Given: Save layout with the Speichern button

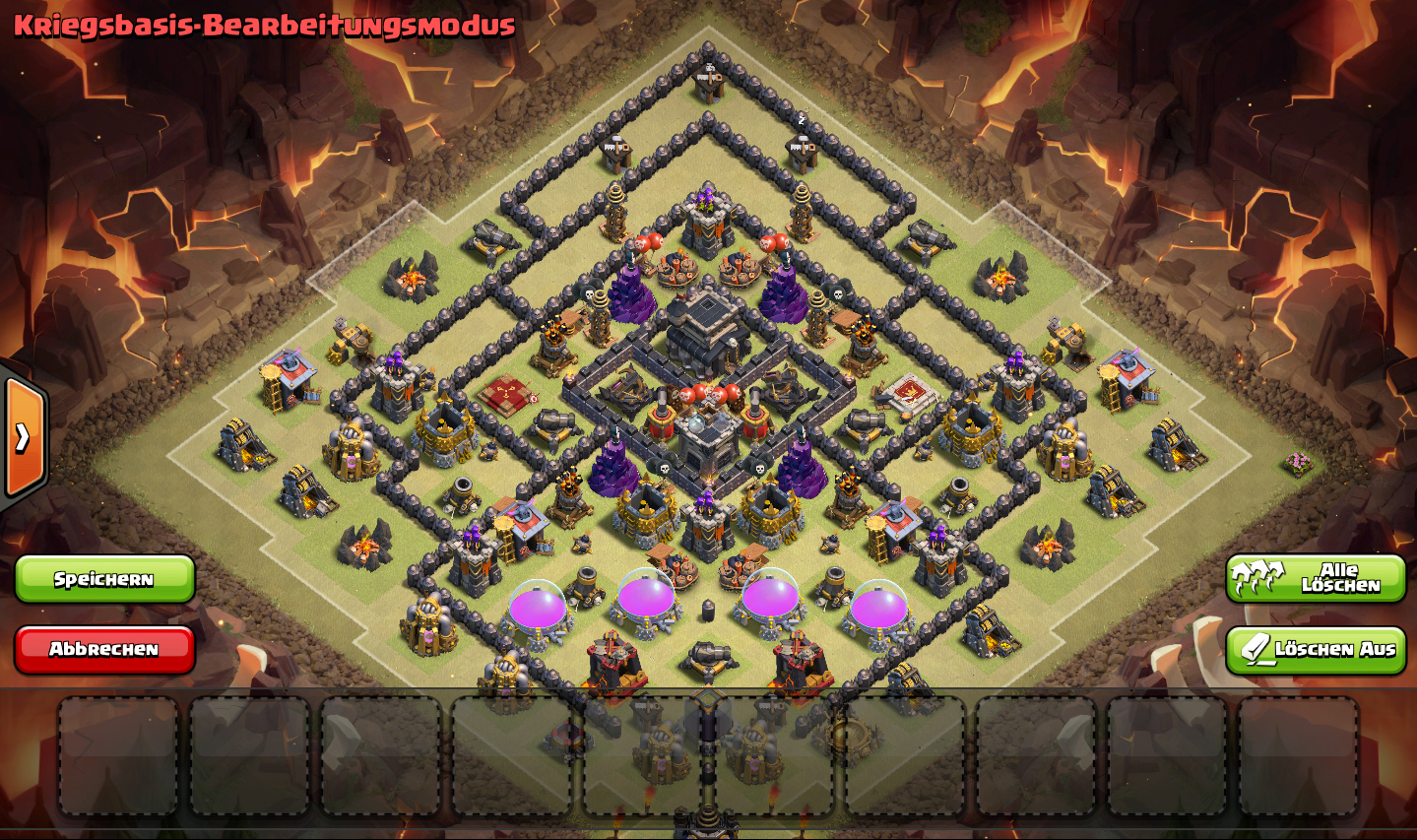Looking at the screenshot, I should coord(104,579).
